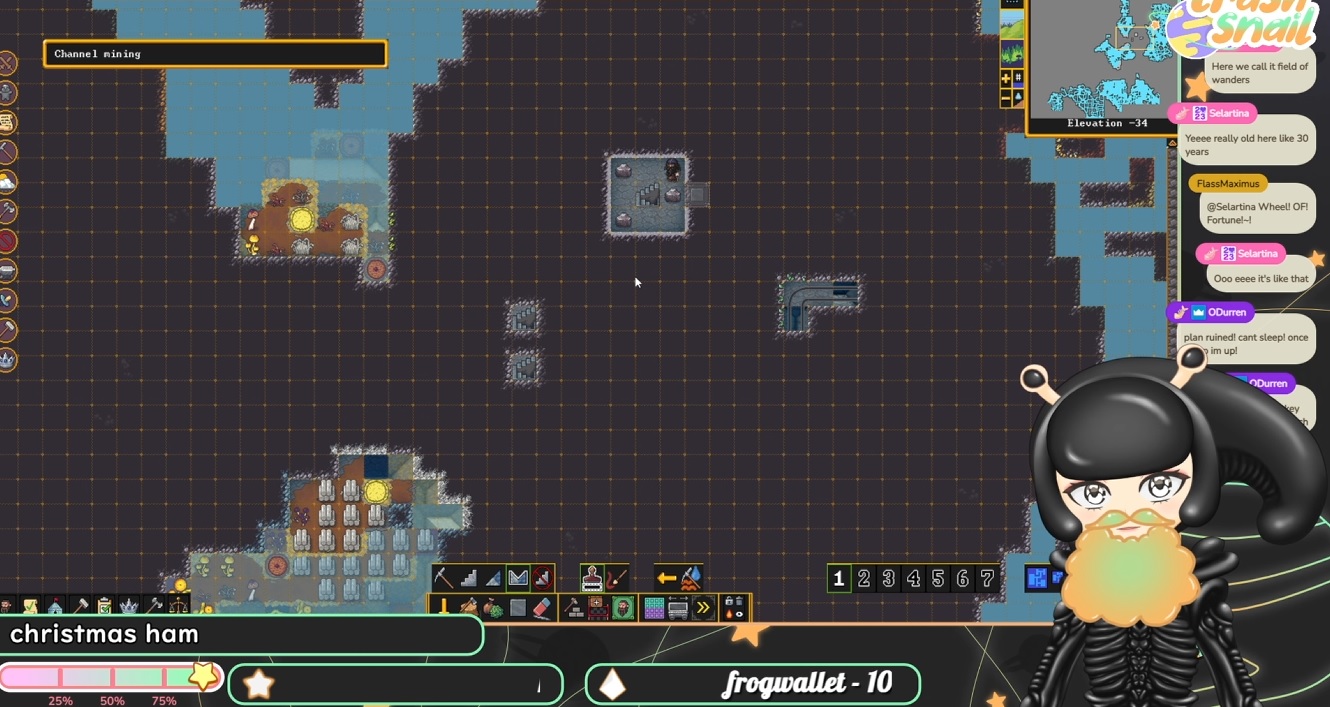Set mining priority to 7
The width and height of the screenshot is (1330, 707).
[x=987, y=578]
